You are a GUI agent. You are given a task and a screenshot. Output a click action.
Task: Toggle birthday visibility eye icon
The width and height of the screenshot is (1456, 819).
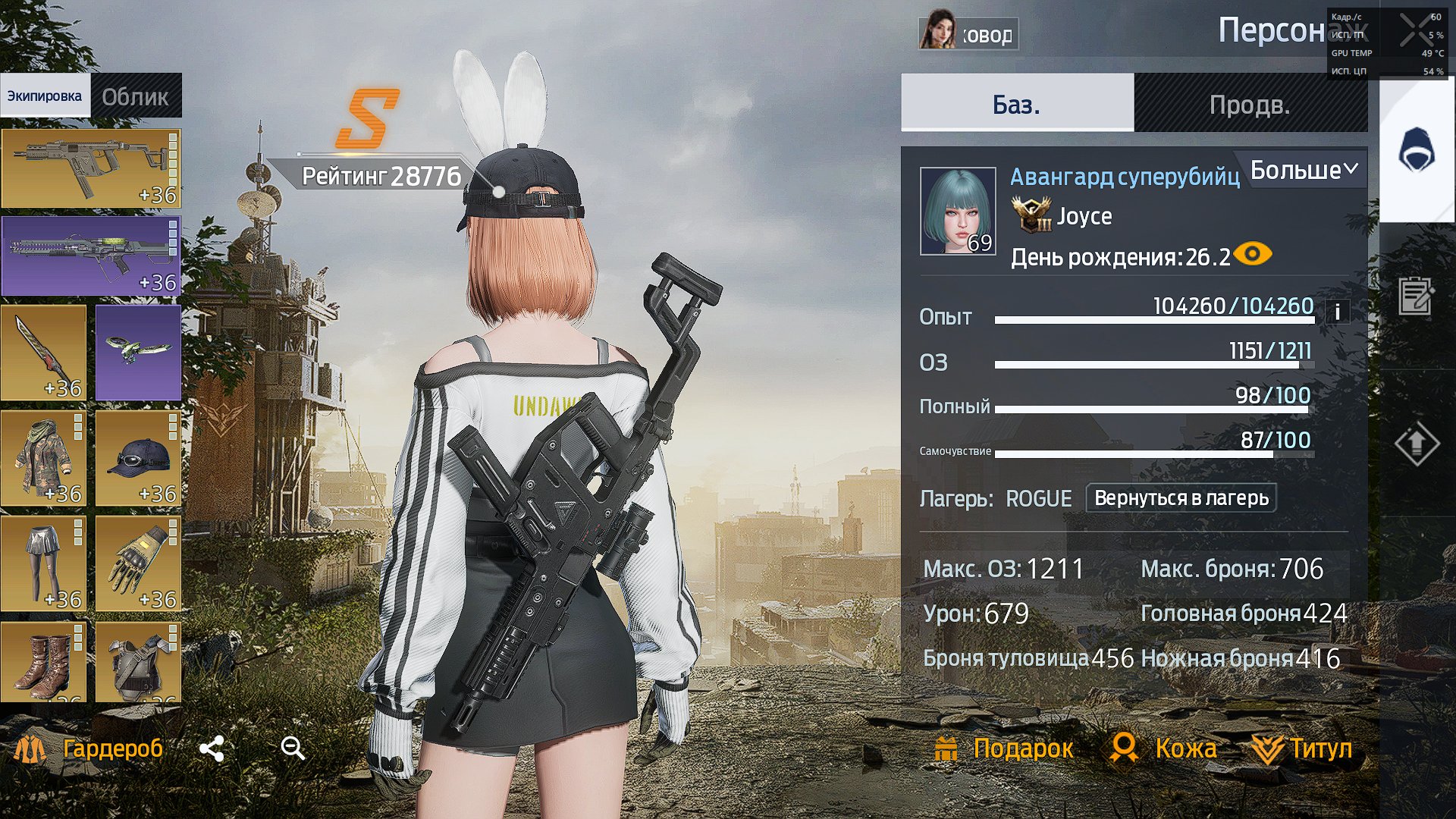[1253, 254]
